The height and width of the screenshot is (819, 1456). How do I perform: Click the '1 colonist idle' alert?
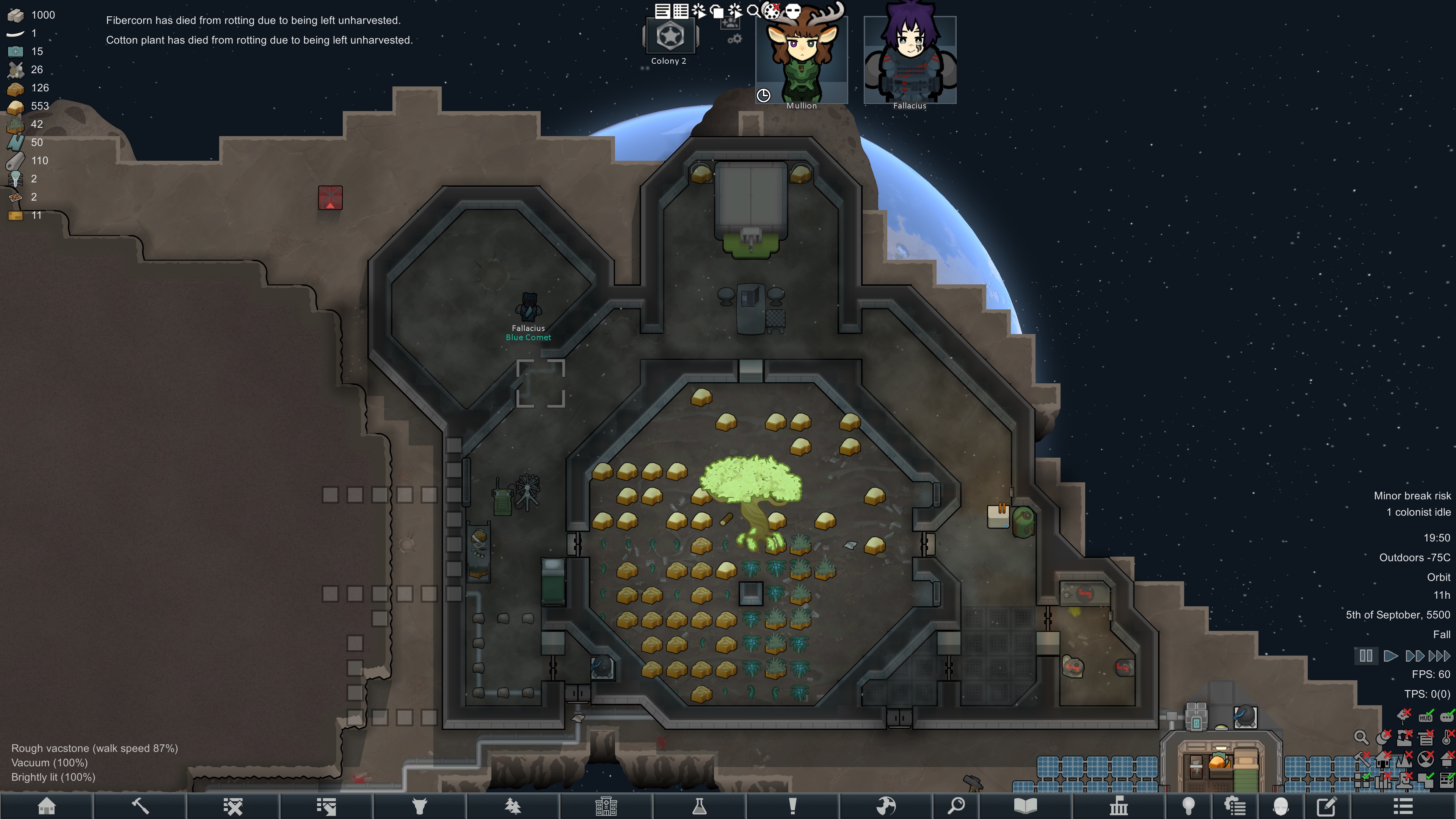tap(1418, 512)
